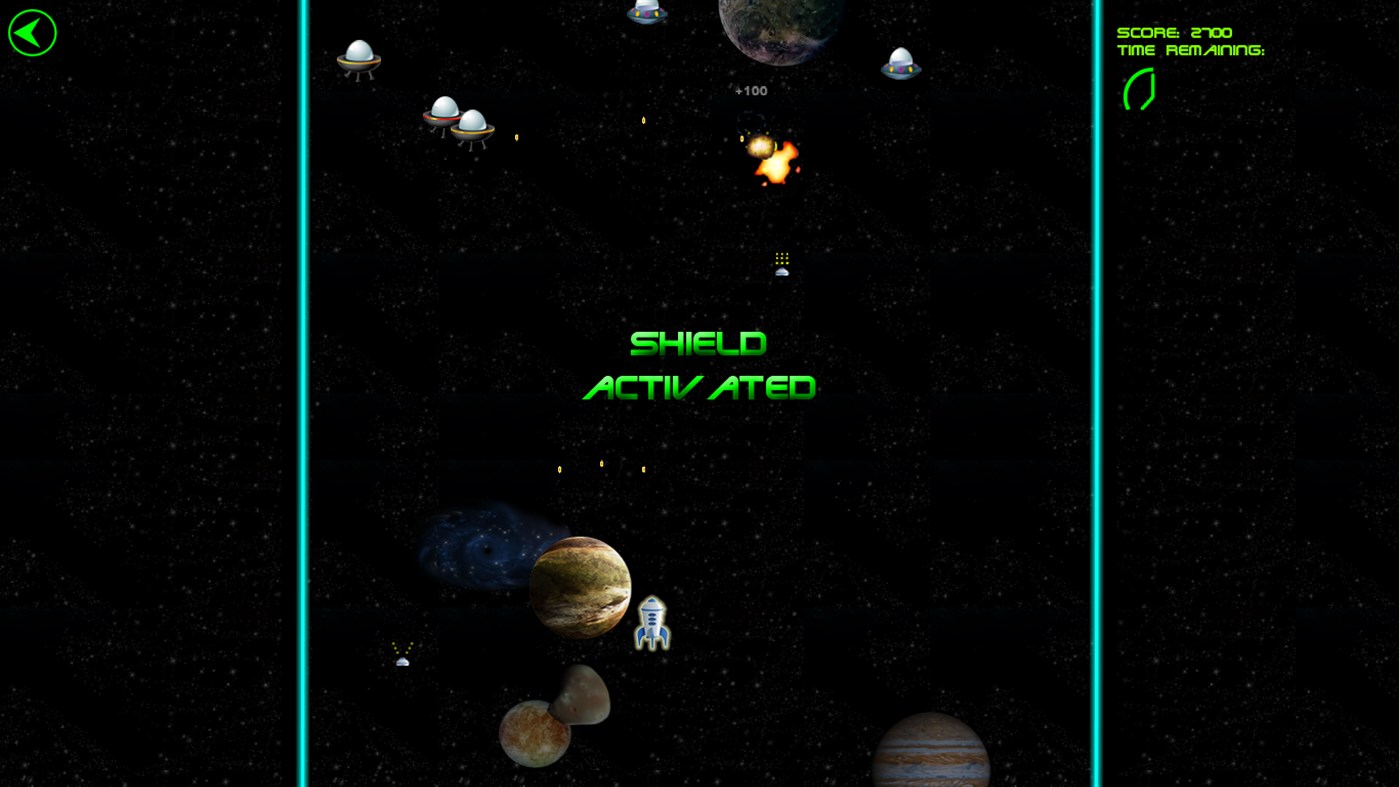Click the tan planet near the rocket
Screen dimensions: 1399x787
point(580,587)
